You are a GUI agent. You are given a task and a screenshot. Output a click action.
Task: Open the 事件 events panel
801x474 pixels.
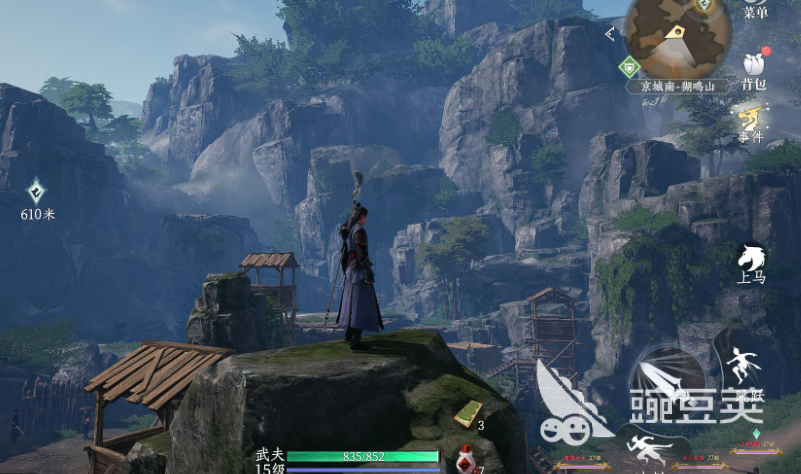click(752, 126)
